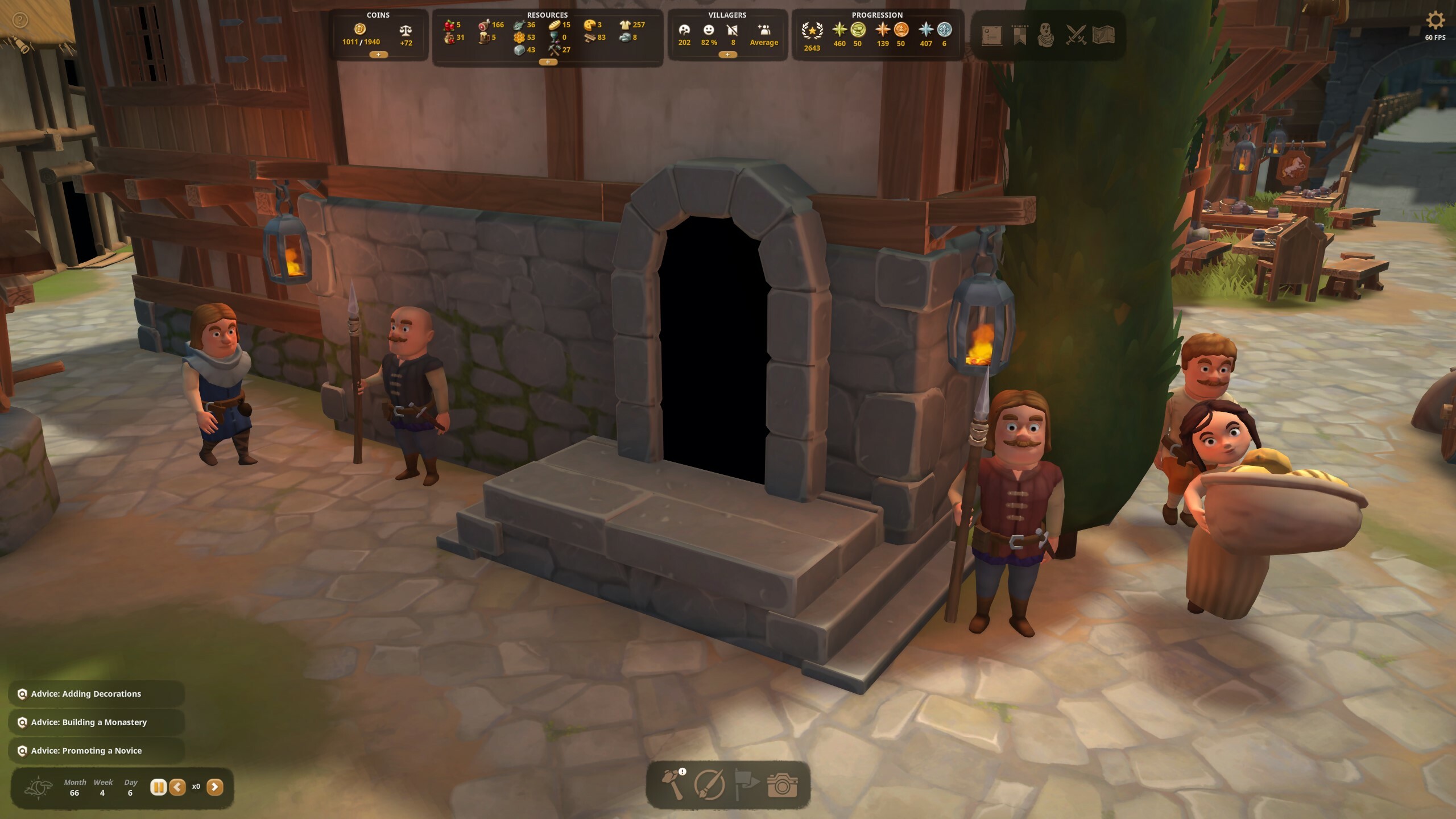Open the parchment scroll list icon
1456x819 pixels.
tap(991, 35)
